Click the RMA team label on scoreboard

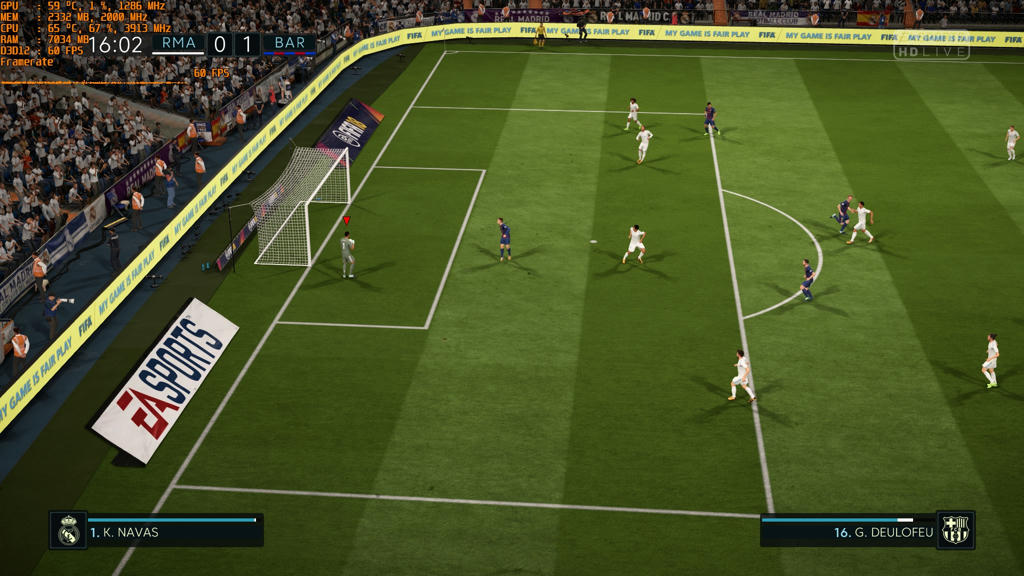[179, 44]
